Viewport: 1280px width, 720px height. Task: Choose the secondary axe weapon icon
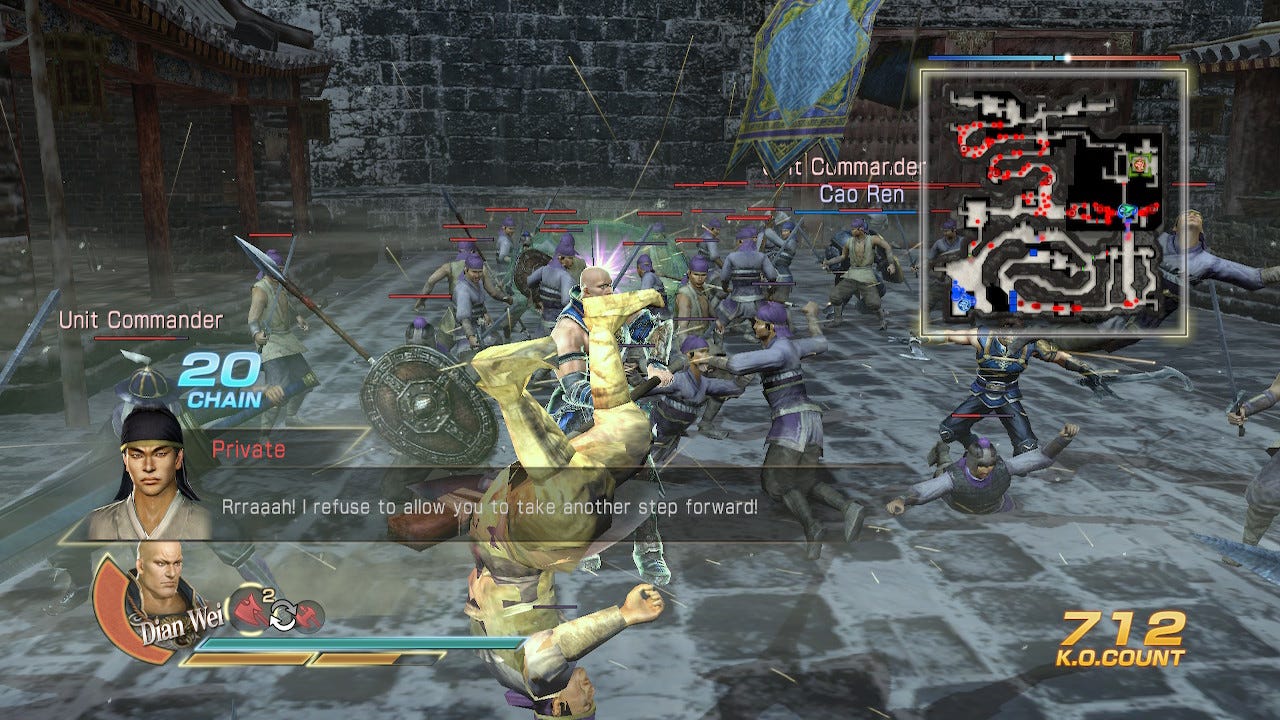tap(309, 617)
